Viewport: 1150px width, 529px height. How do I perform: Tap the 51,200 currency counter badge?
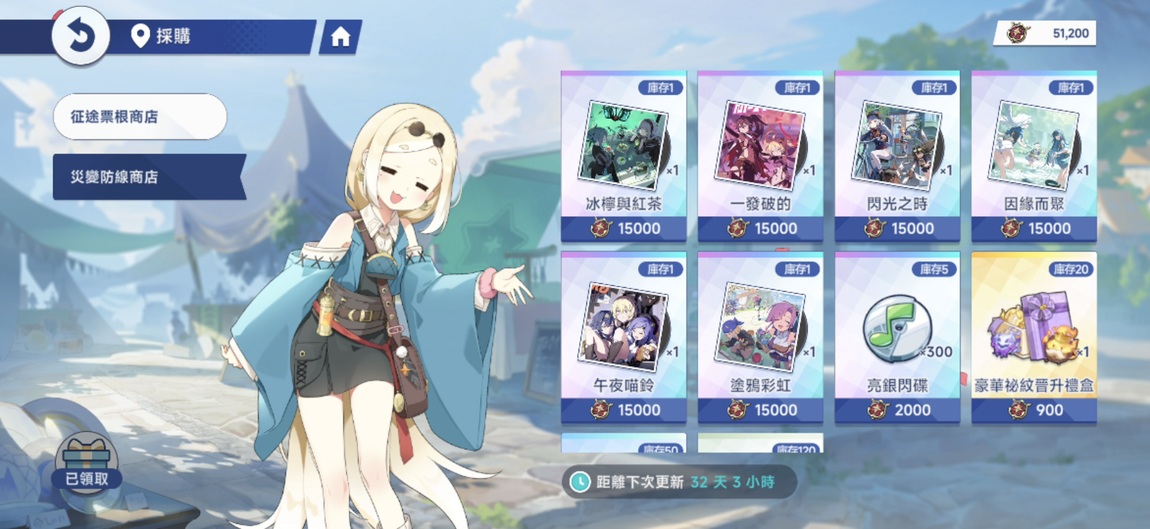[x=1045, y=33]
